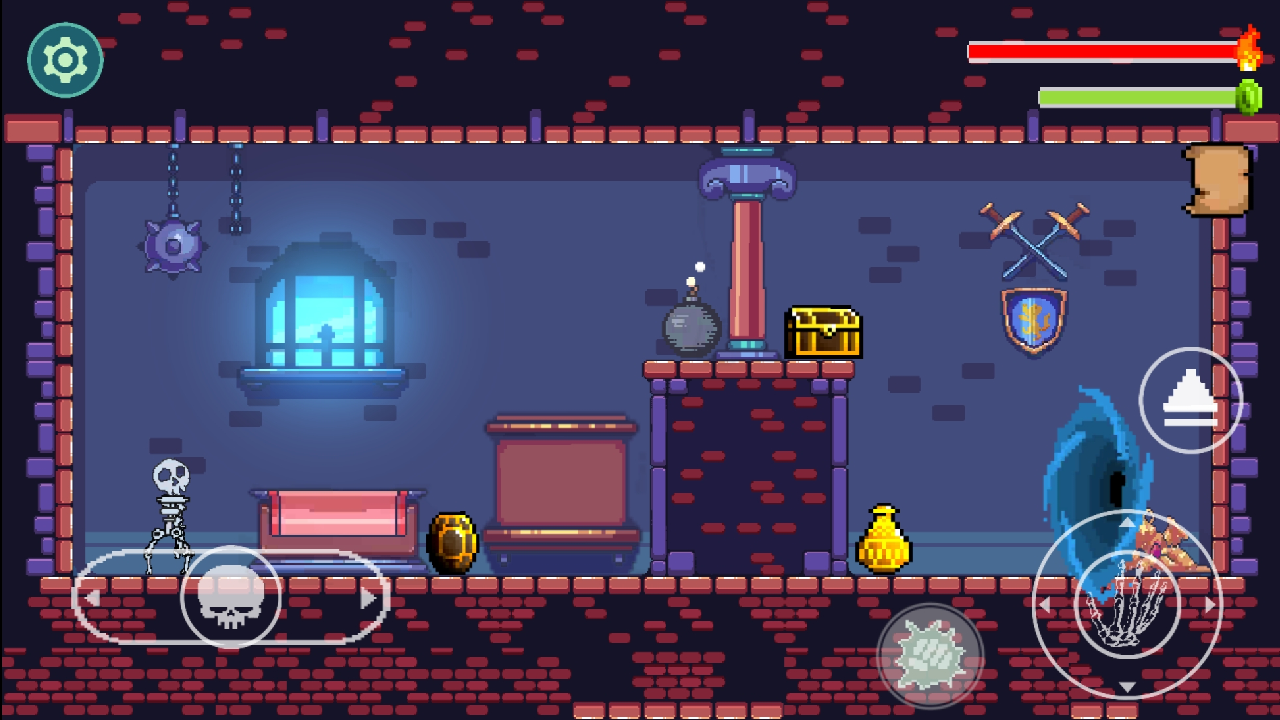This screenshot has width=1280, height=720.
Task: Tap the skull movement joystick knob
Action: tap(230, 598)
